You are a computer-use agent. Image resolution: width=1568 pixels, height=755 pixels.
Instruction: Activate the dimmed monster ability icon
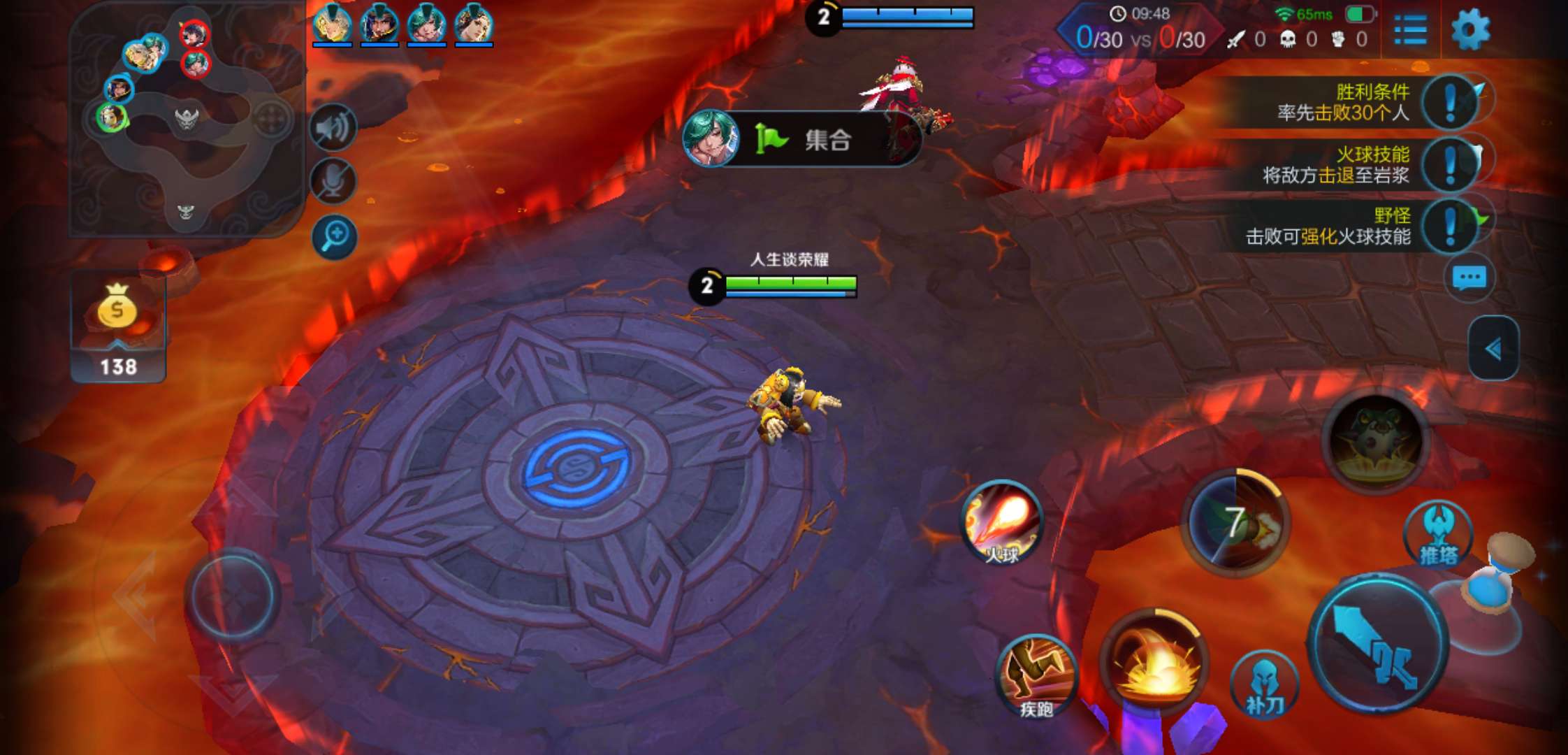coord(1376,440)
